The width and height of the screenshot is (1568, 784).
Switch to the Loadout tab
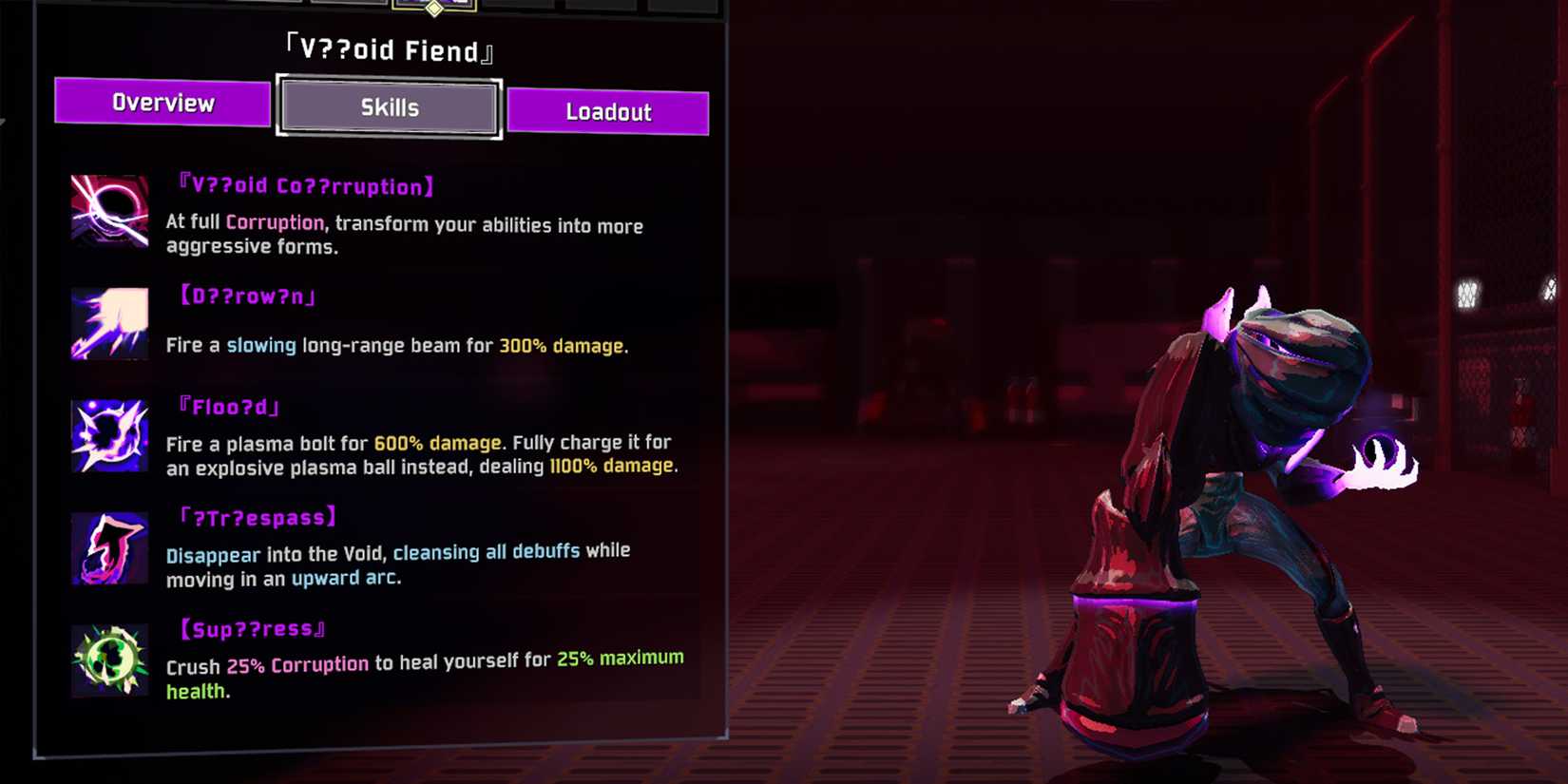[x=607, y=111]
